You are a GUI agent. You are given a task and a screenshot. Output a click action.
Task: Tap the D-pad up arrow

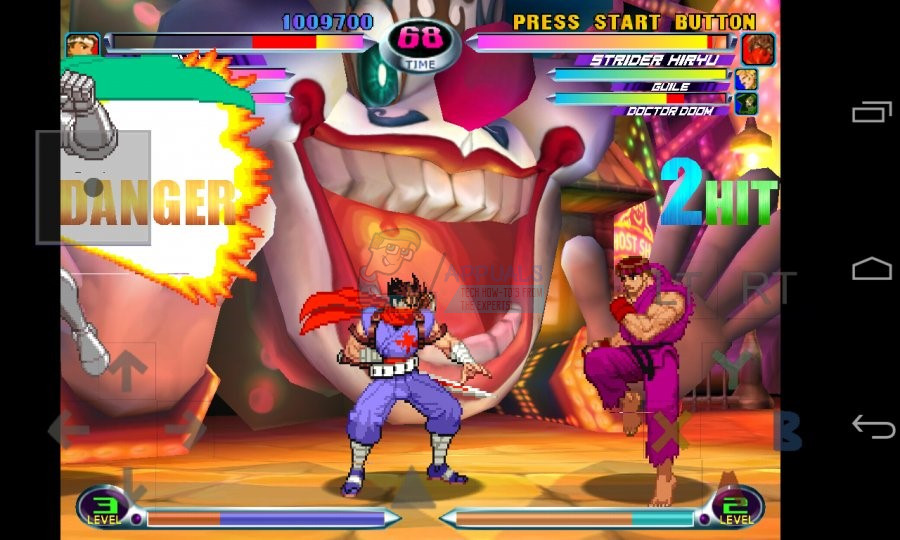tap(127, 371)
